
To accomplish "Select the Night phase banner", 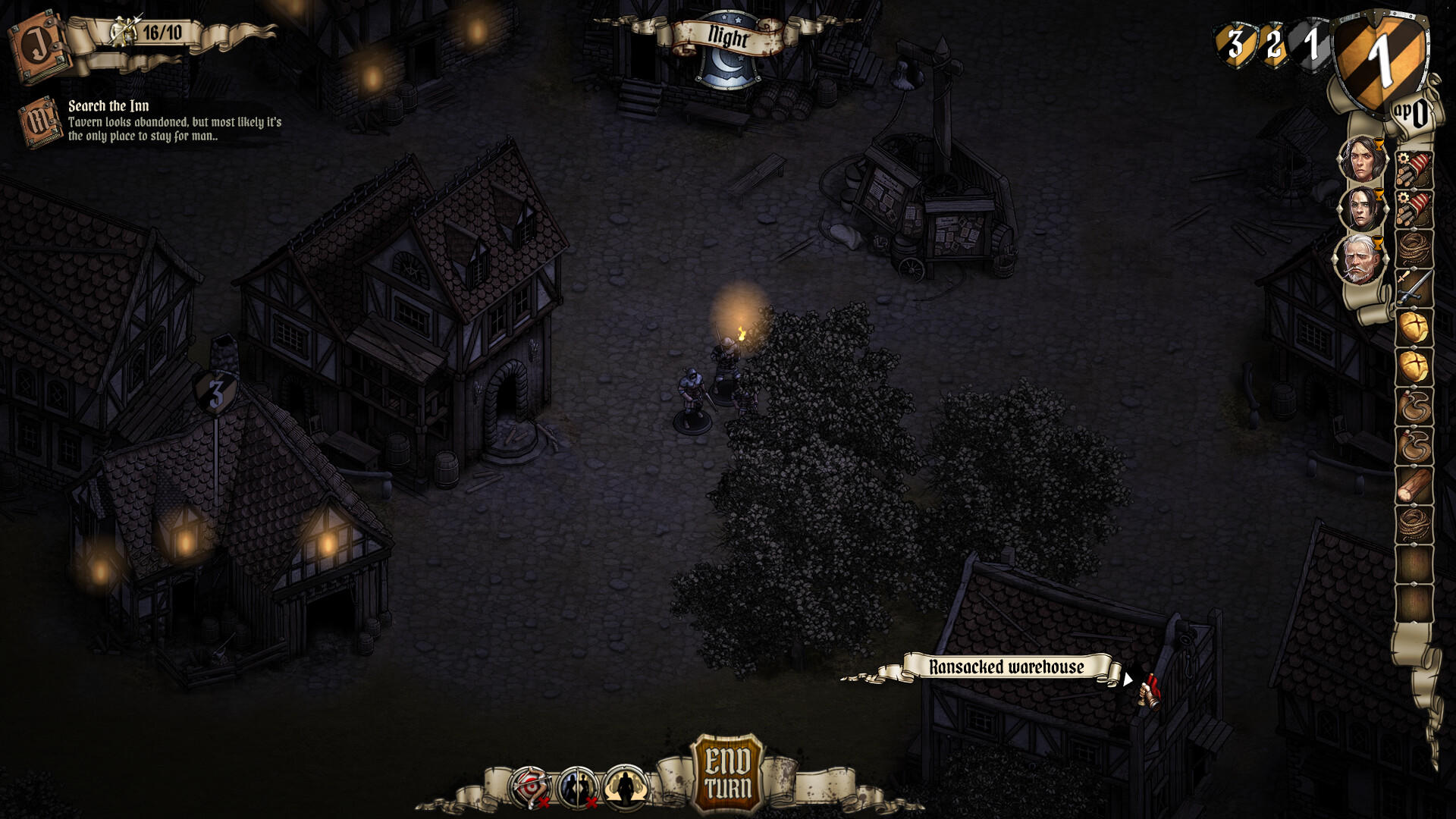I will point(727,34).
